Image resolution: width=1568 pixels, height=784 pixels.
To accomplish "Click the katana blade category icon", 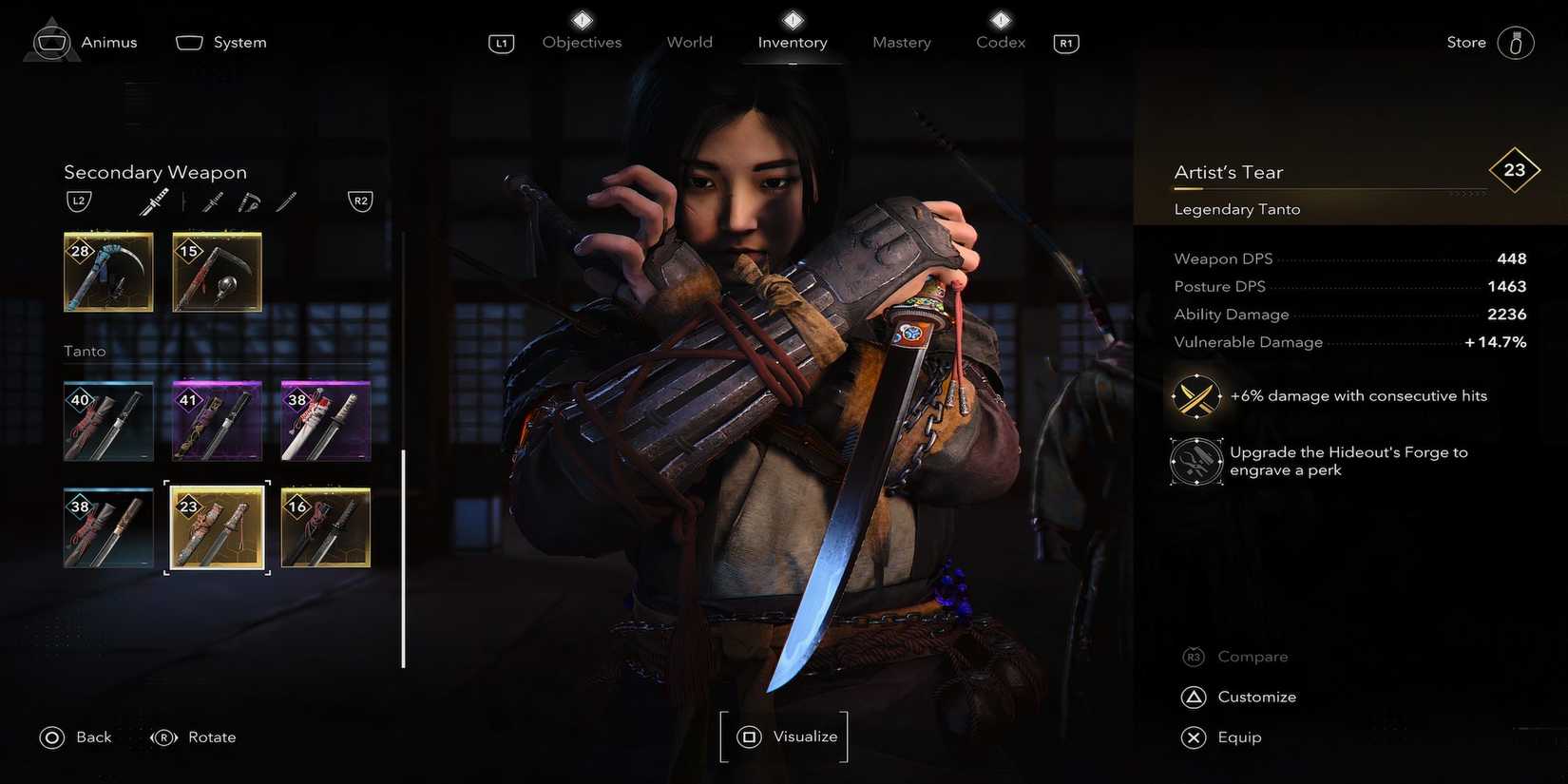I will point(286,201).
